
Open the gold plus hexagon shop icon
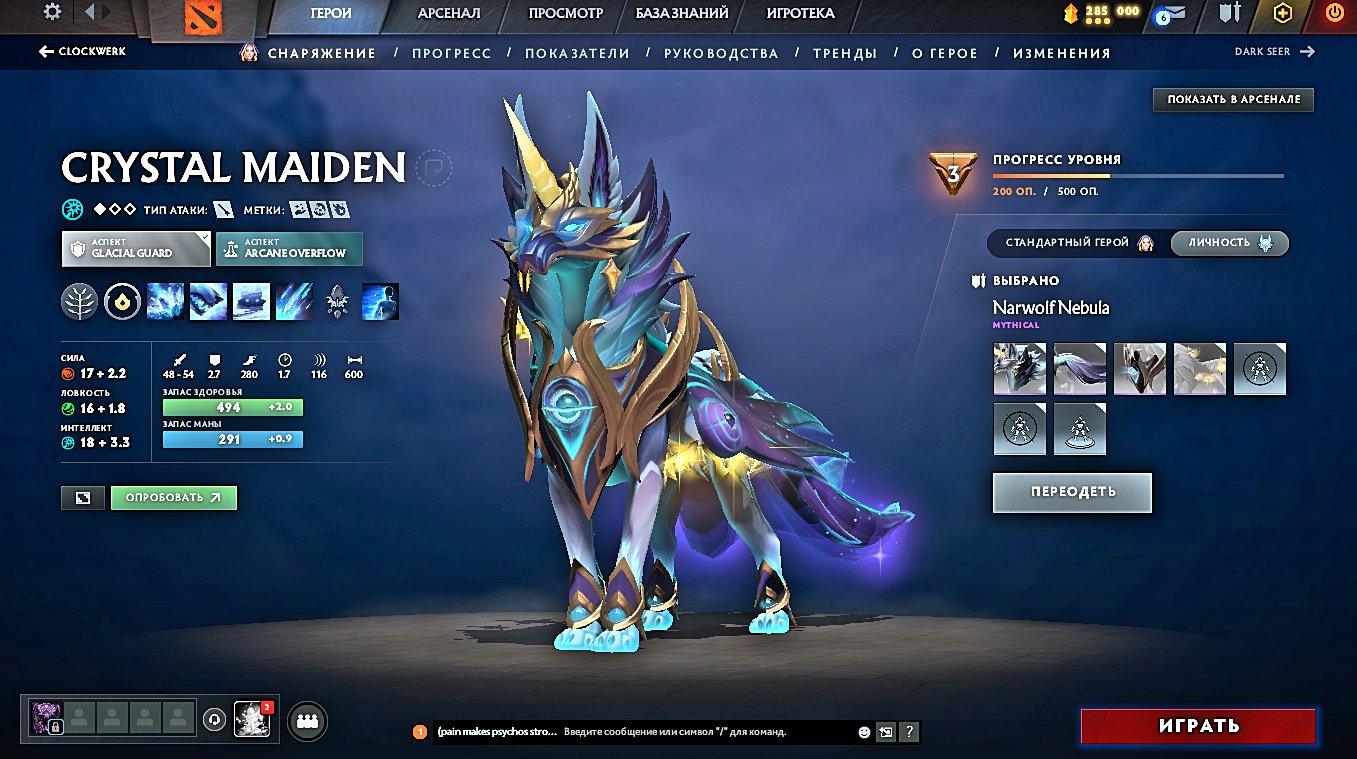pyautogui.click(x=1284, y=14)
